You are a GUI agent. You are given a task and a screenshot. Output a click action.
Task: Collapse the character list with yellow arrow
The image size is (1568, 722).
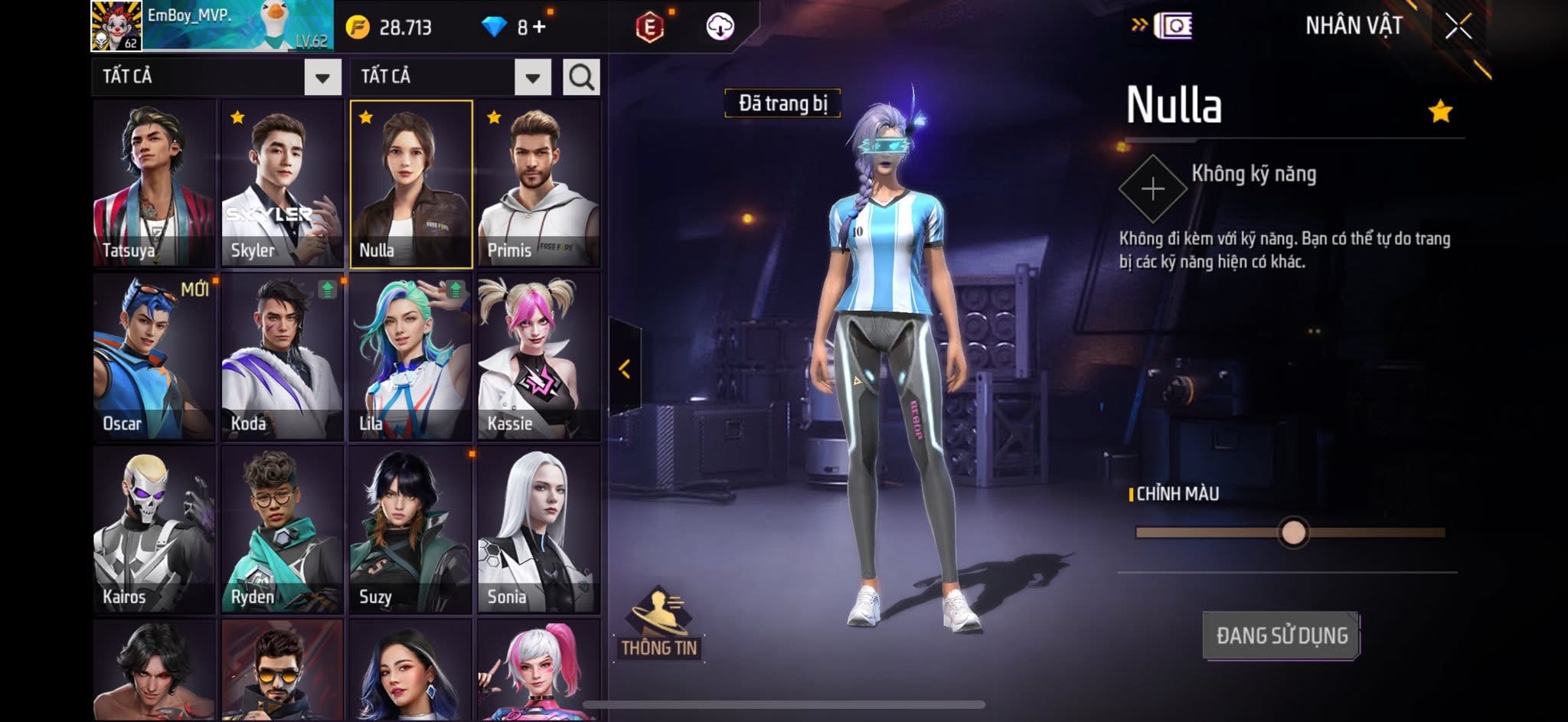pyautogui.click(x=625, y=369)
